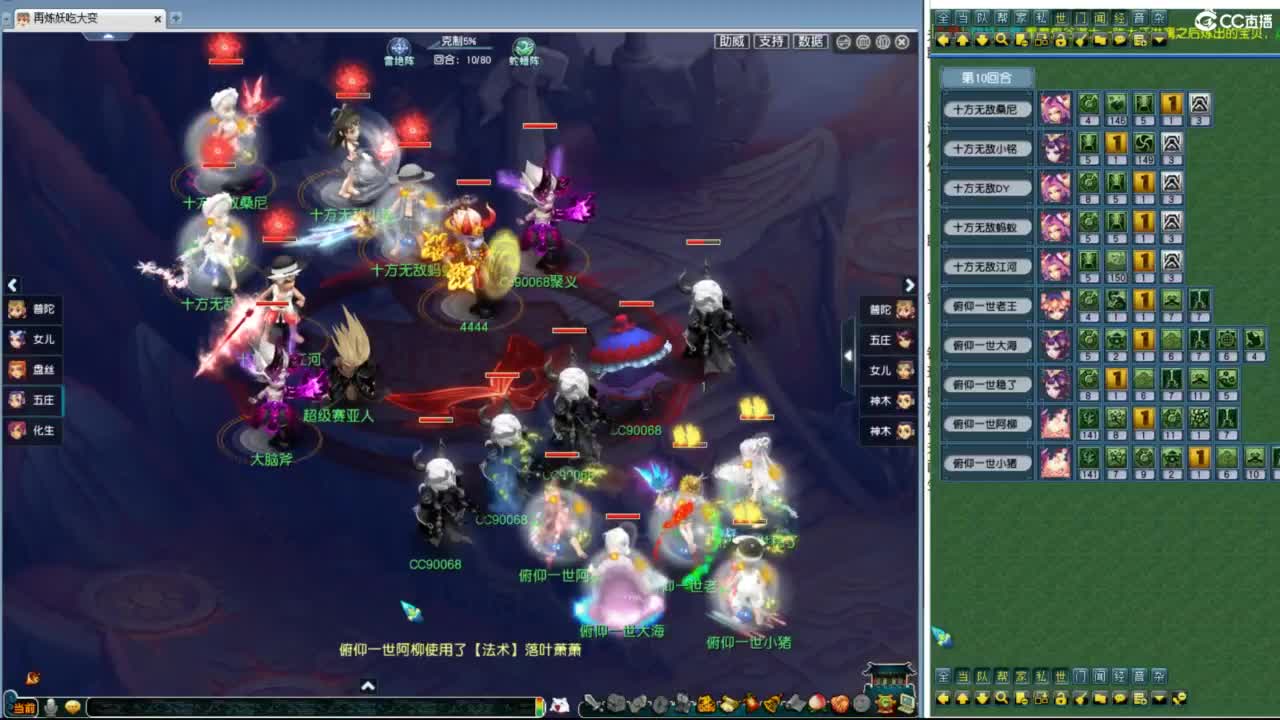The height and width of the screenshot is (720, 1280).
Task: Click the bell icon in the bottom toolbar
Action: pyautogui.click(x=770, y=703)
